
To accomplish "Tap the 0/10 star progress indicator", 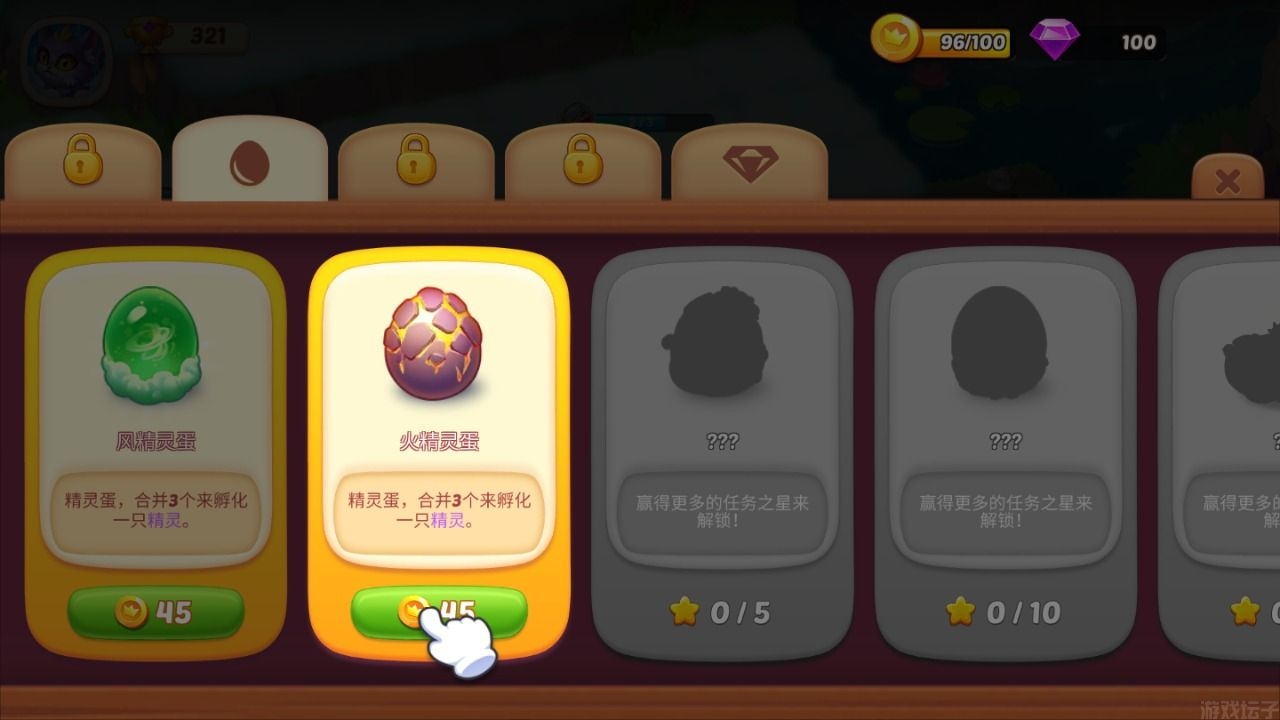I will click(963, 612).
